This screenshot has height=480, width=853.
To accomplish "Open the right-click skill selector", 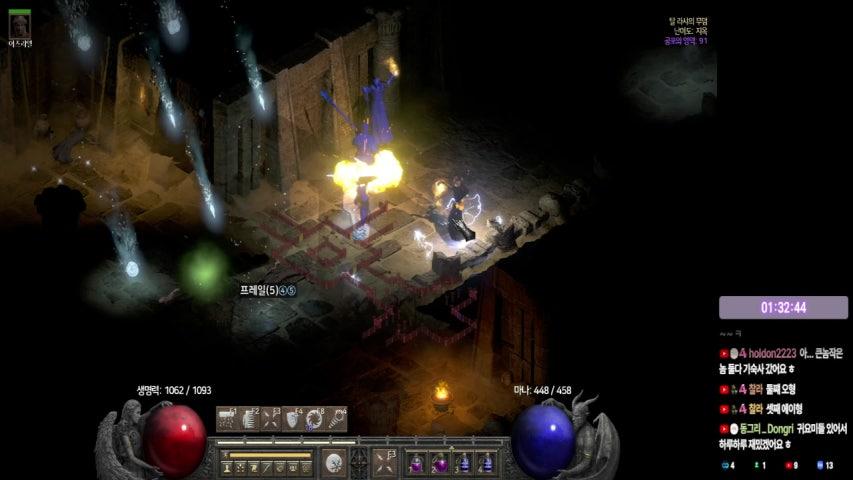I will click(385, 463).
